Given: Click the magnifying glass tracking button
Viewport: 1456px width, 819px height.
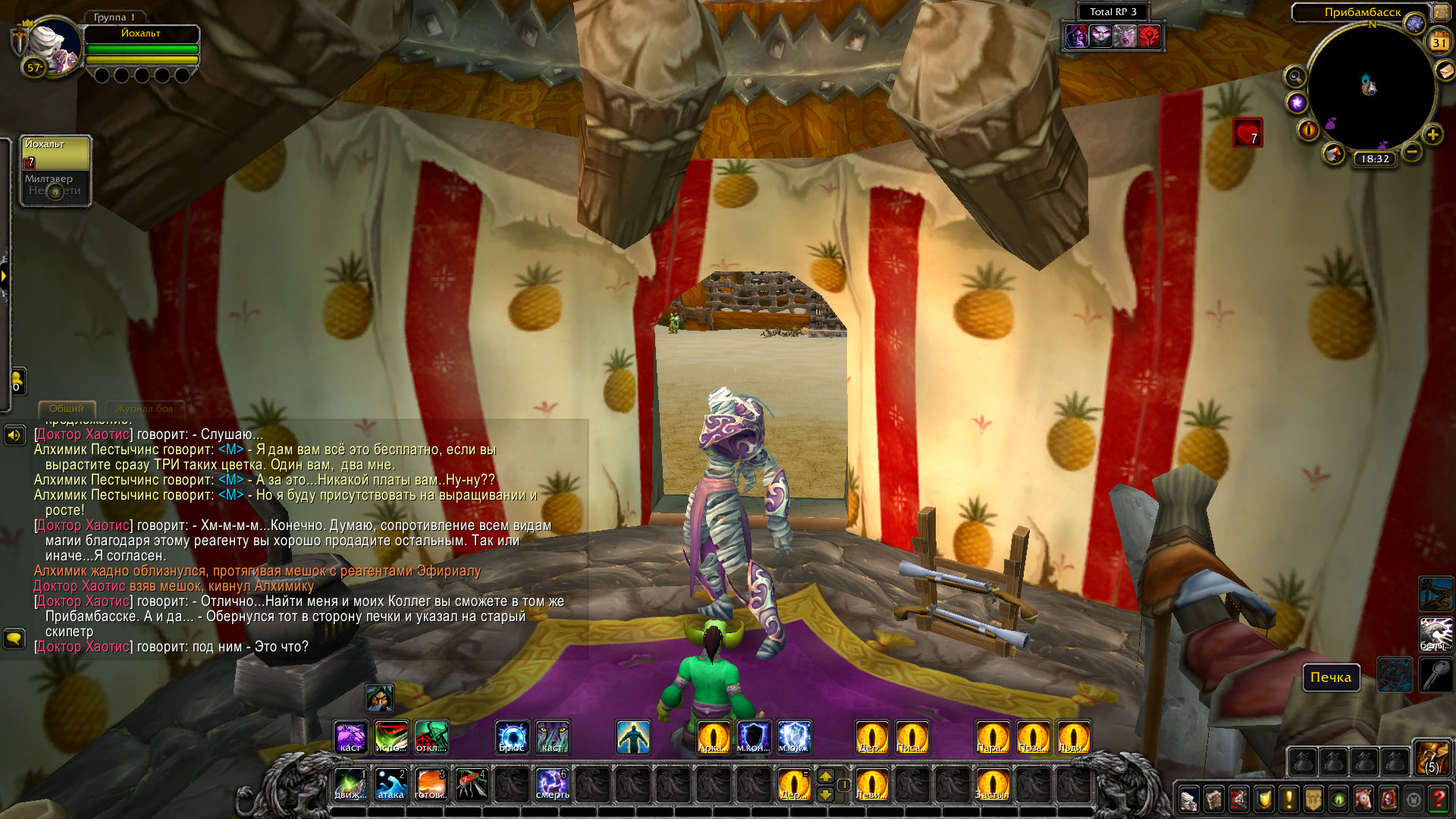Looking at the screenshot, I should point(1294,76).
